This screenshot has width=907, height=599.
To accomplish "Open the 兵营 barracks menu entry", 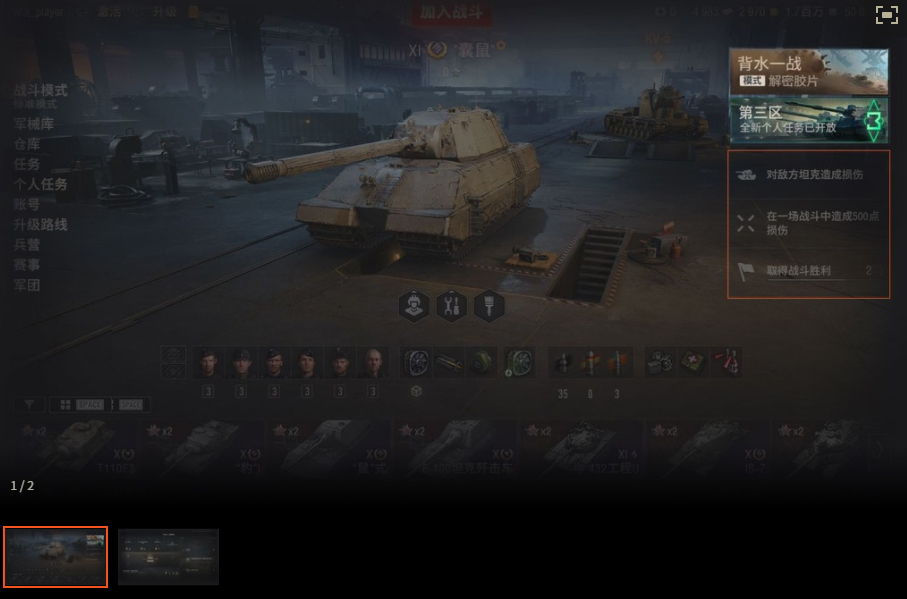I will tap(27, 244).
